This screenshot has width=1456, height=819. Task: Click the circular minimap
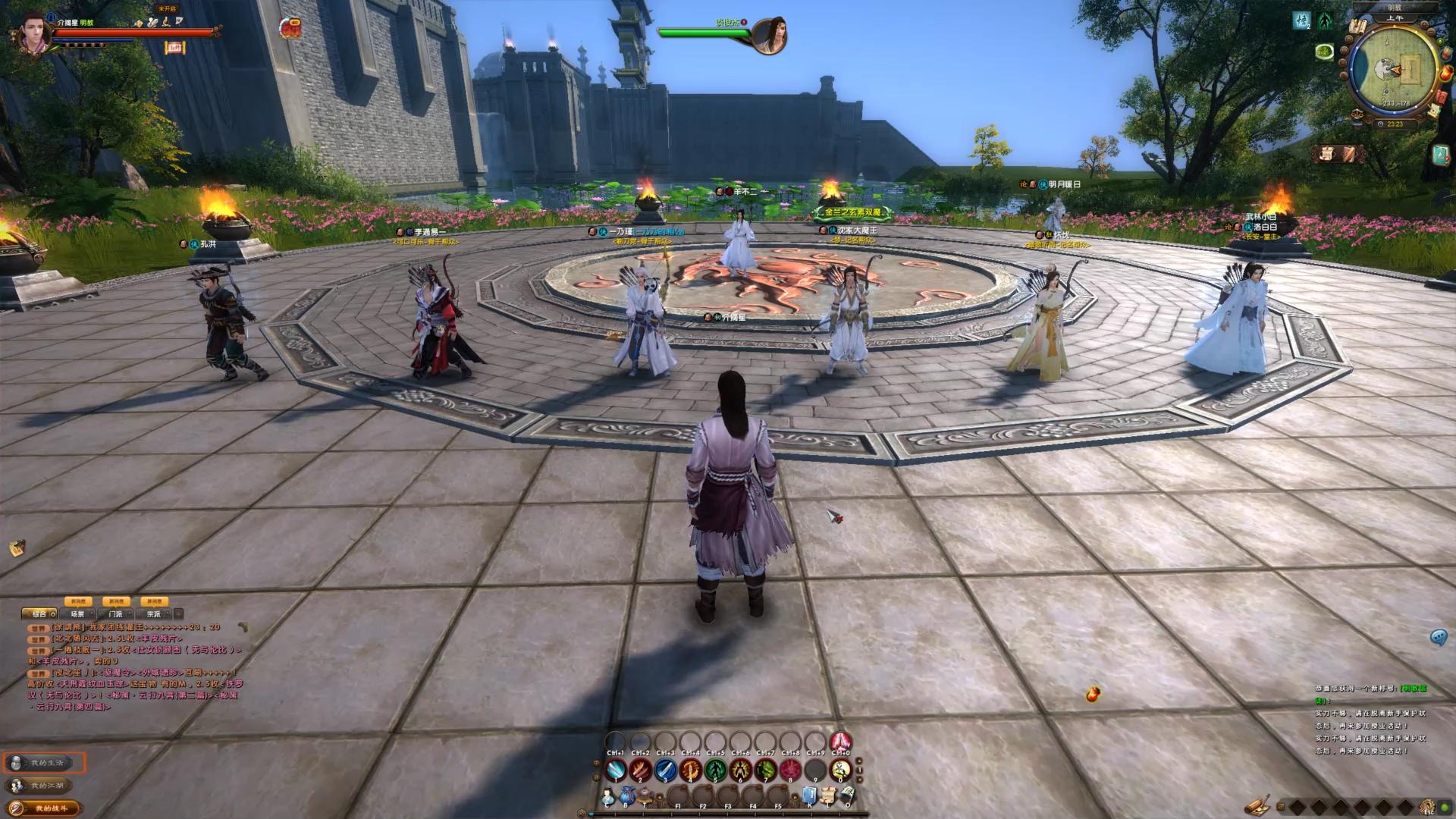coord(1394,70)
